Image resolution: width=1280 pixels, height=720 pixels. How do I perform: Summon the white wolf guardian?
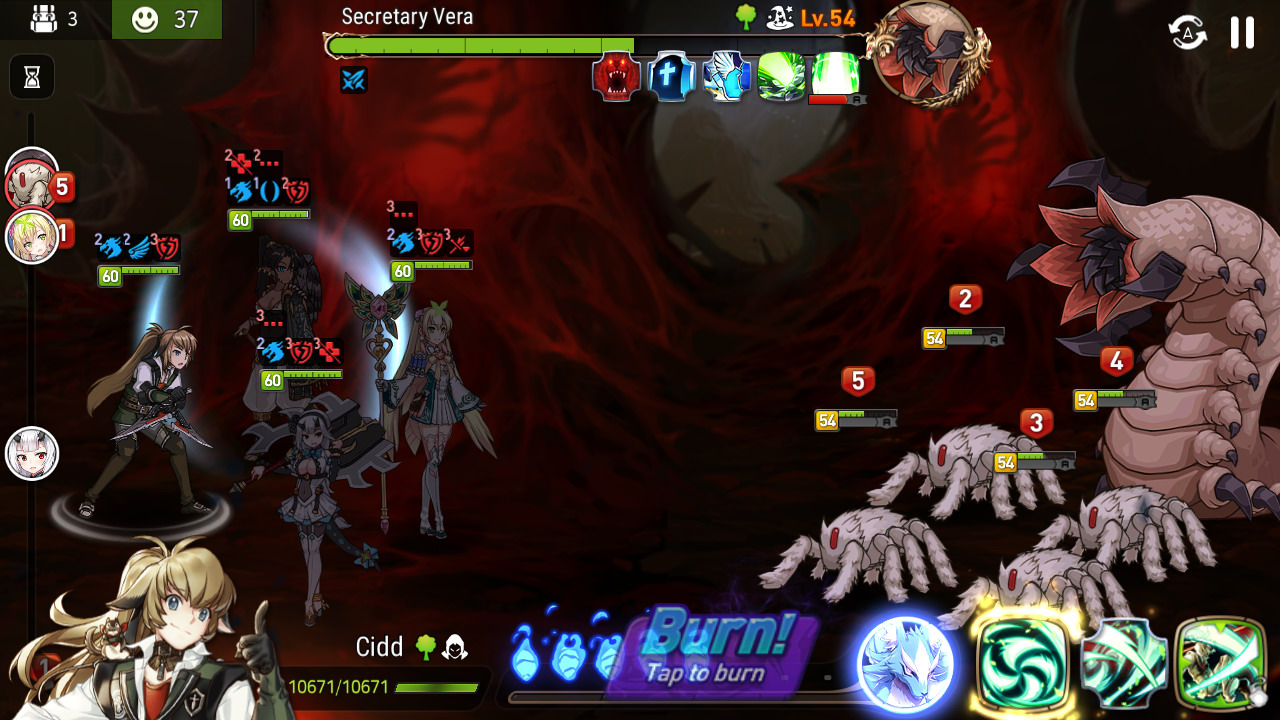[x=905, y=663]
